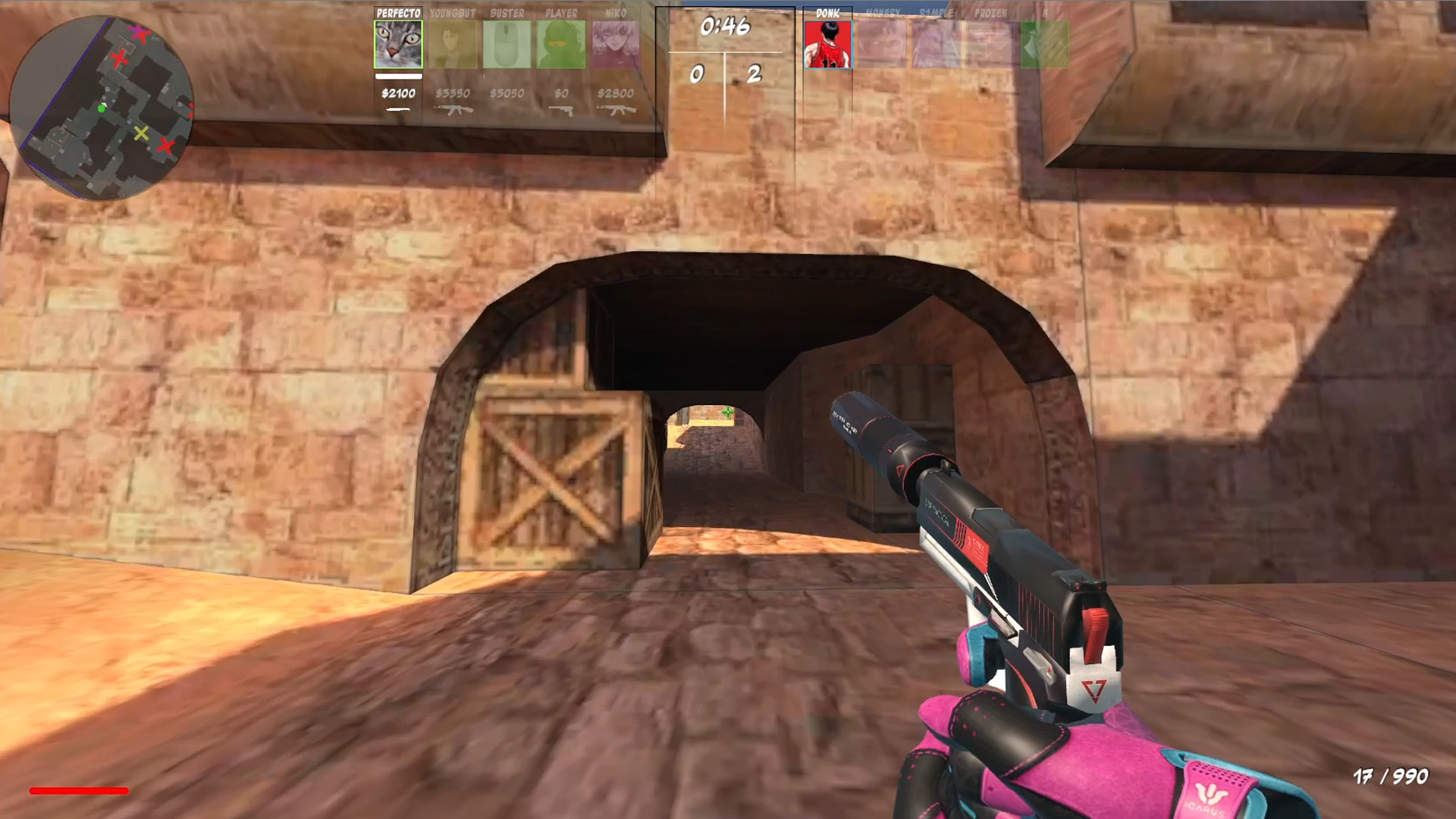Click the purple X marker on the minimap
The width and height of the screenshot is (1456, 819).
(136, 32)
